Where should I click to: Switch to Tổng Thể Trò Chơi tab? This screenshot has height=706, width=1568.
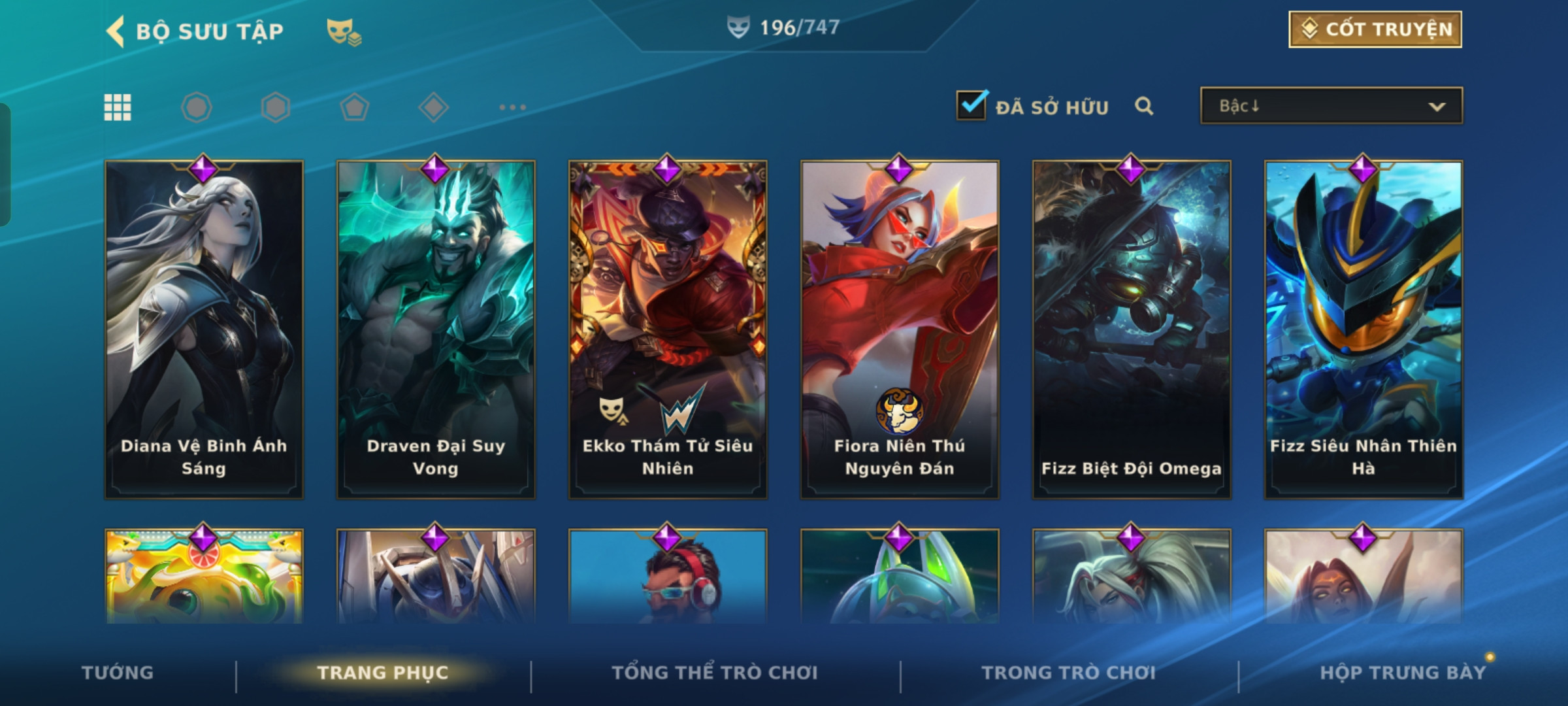(715, 673)
